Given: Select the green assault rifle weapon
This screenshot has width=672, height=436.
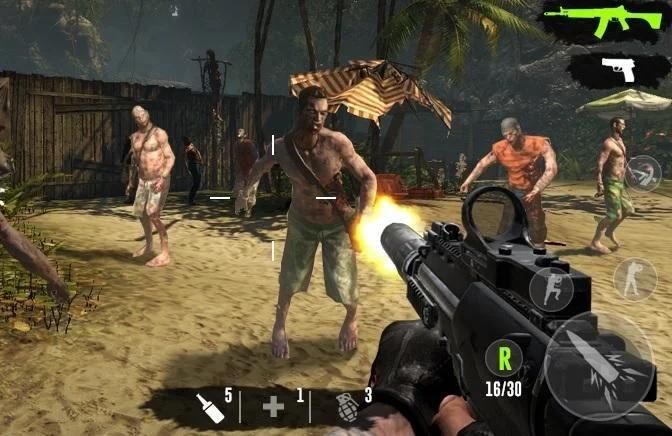Looking at the screenshot, I should coord(604,20).
